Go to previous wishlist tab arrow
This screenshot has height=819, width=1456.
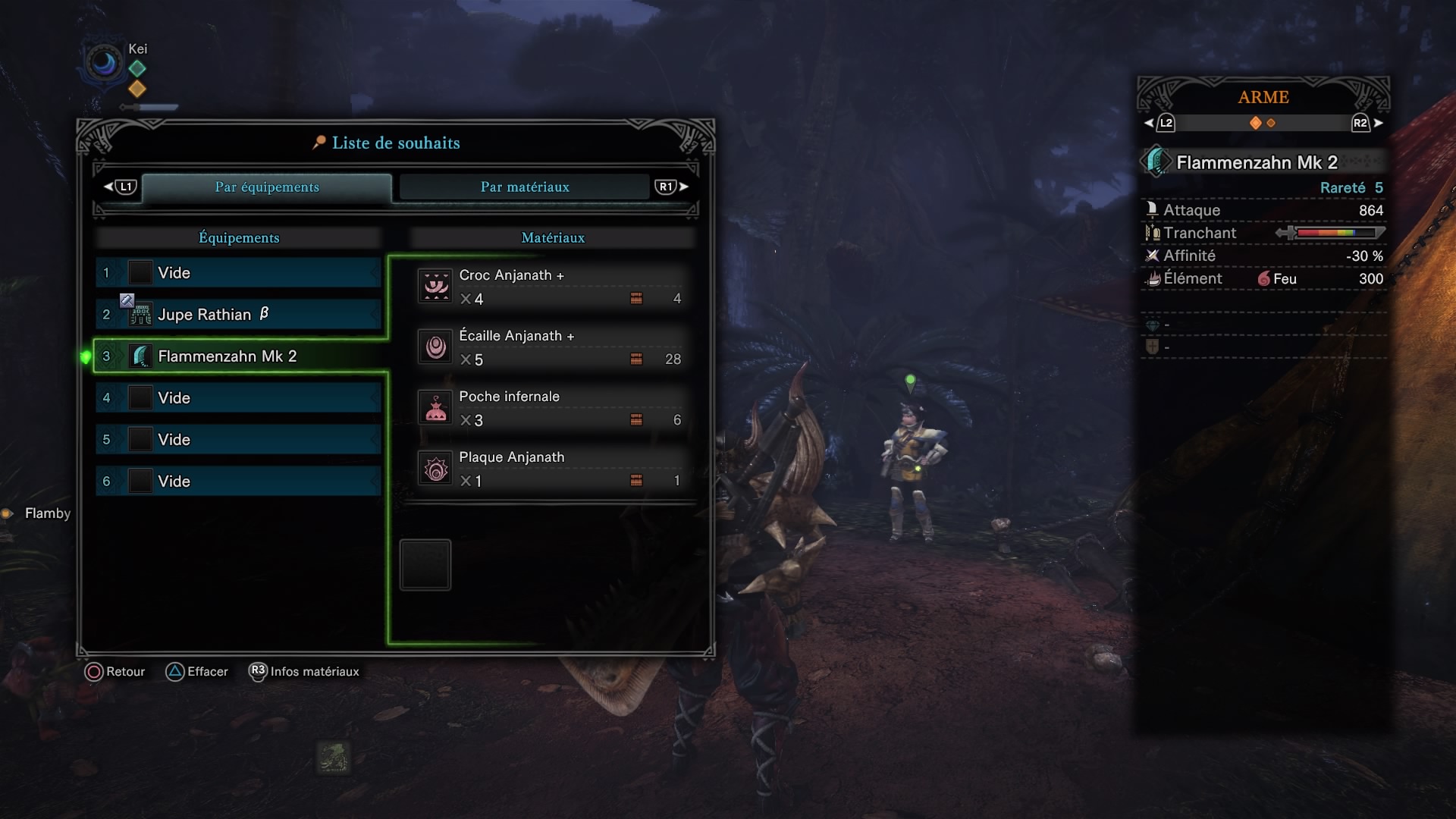[x=121, y=187]
